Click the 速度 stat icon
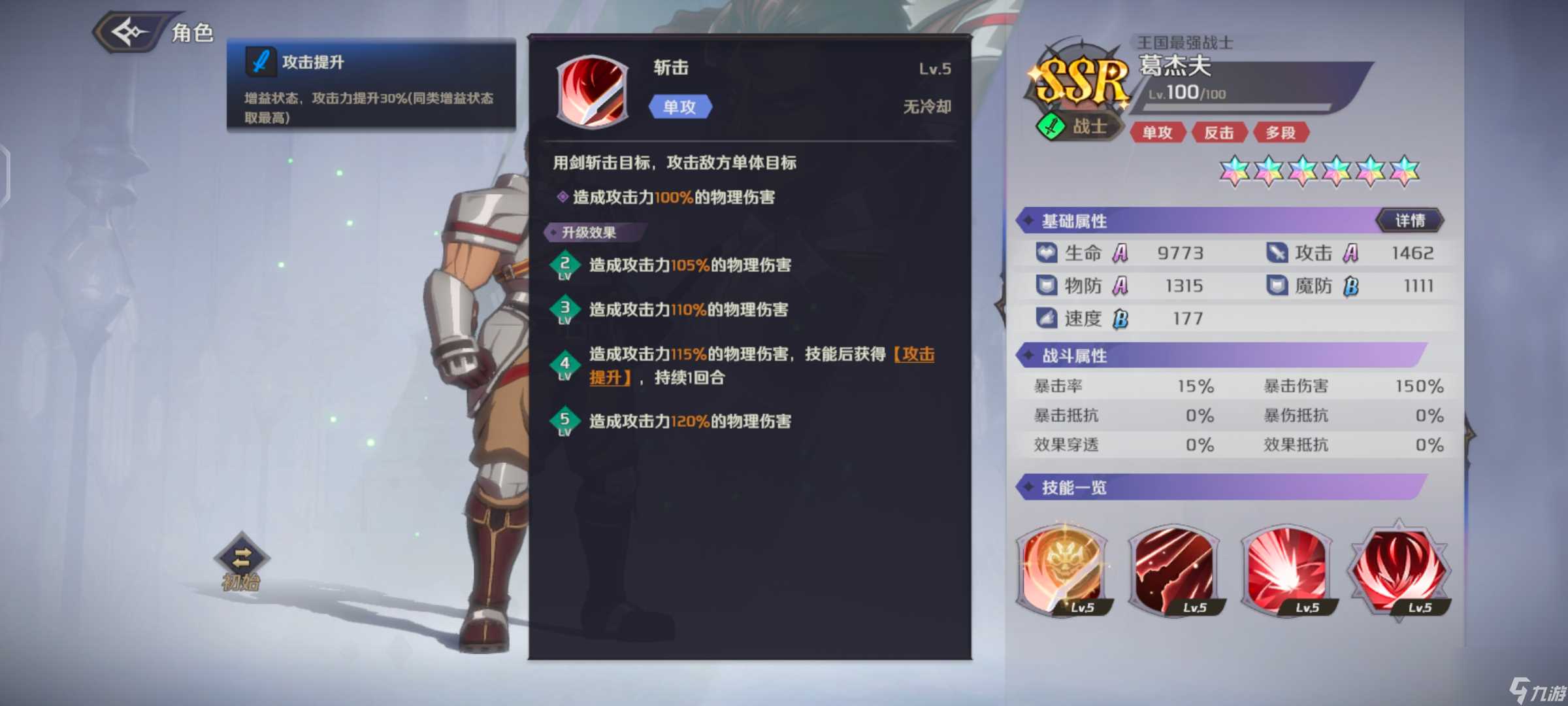The width and height of the screenshot is (1568, 706). (x=1046, y=318)
